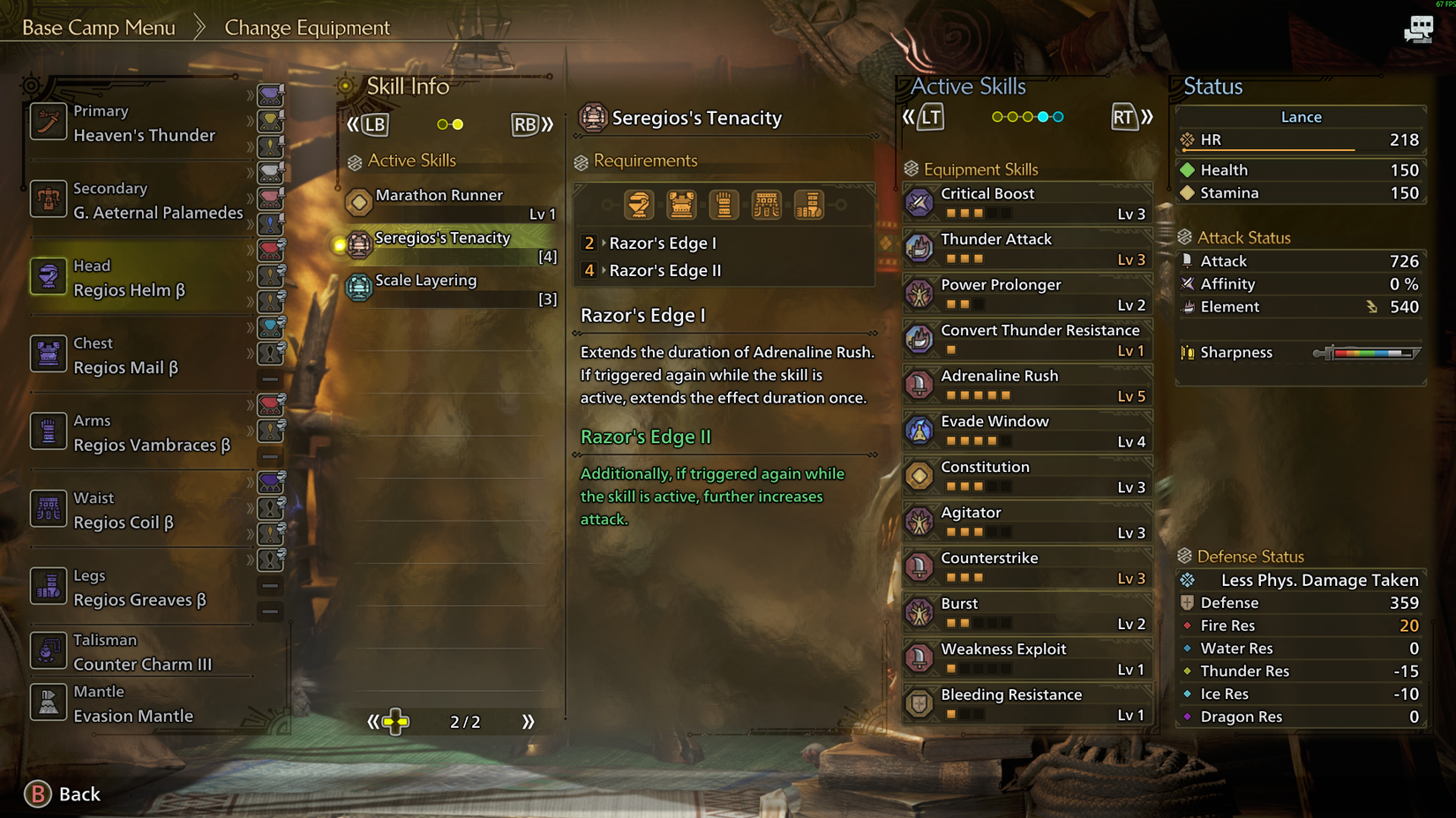Open the chat log icon at top right
This screenshot has height=818, width=1456.
[1419, 28]
